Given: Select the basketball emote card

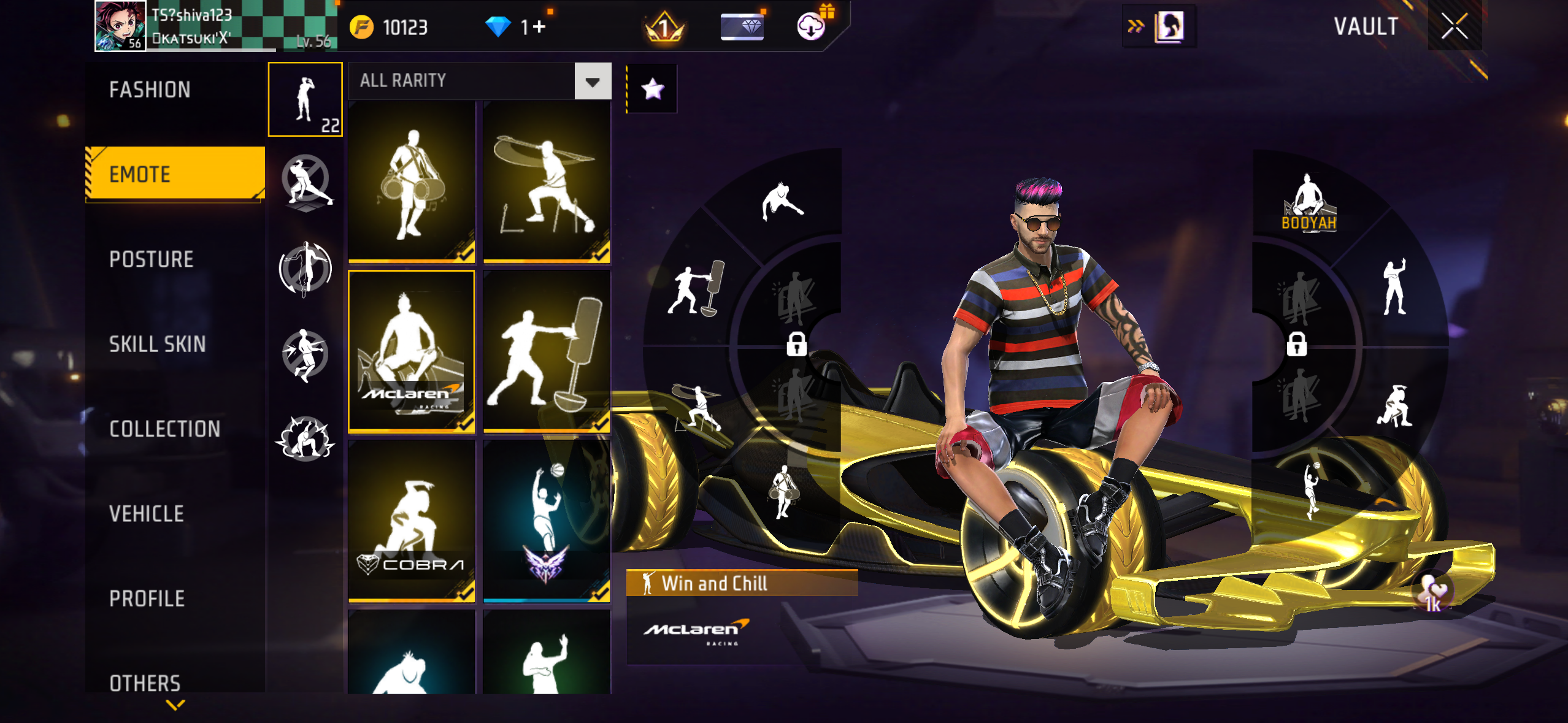Looking at the screenshot, I should point(546,521).
